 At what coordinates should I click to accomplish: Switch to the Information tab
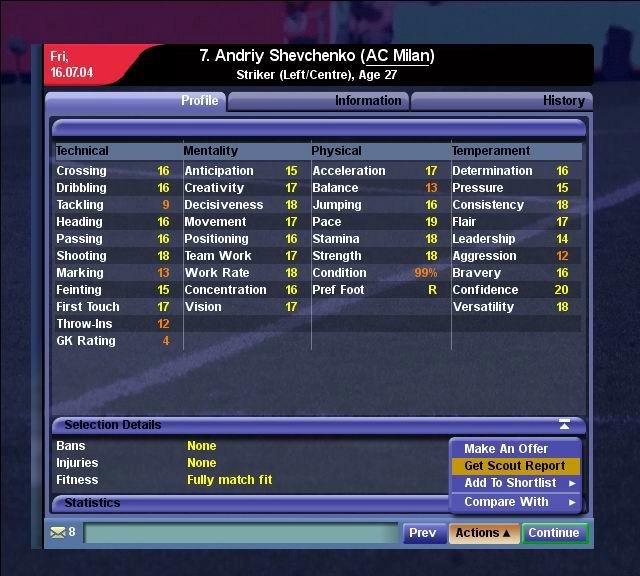367,101
